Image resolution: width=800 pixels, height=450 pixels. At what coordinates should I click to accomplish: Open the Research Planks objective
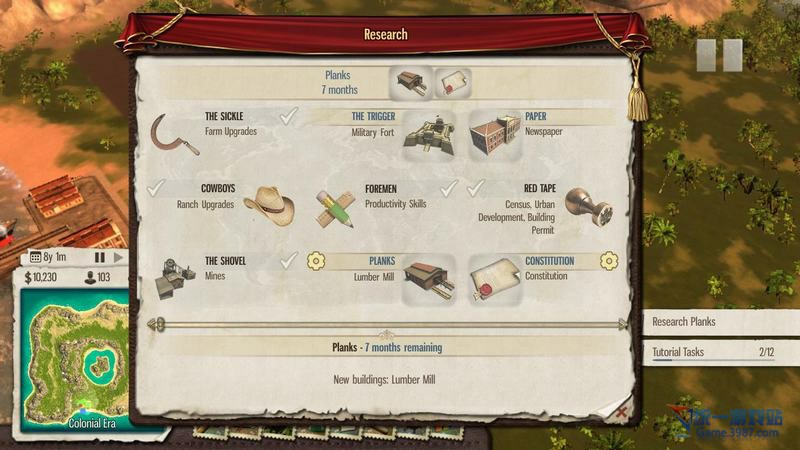point(720,322)
